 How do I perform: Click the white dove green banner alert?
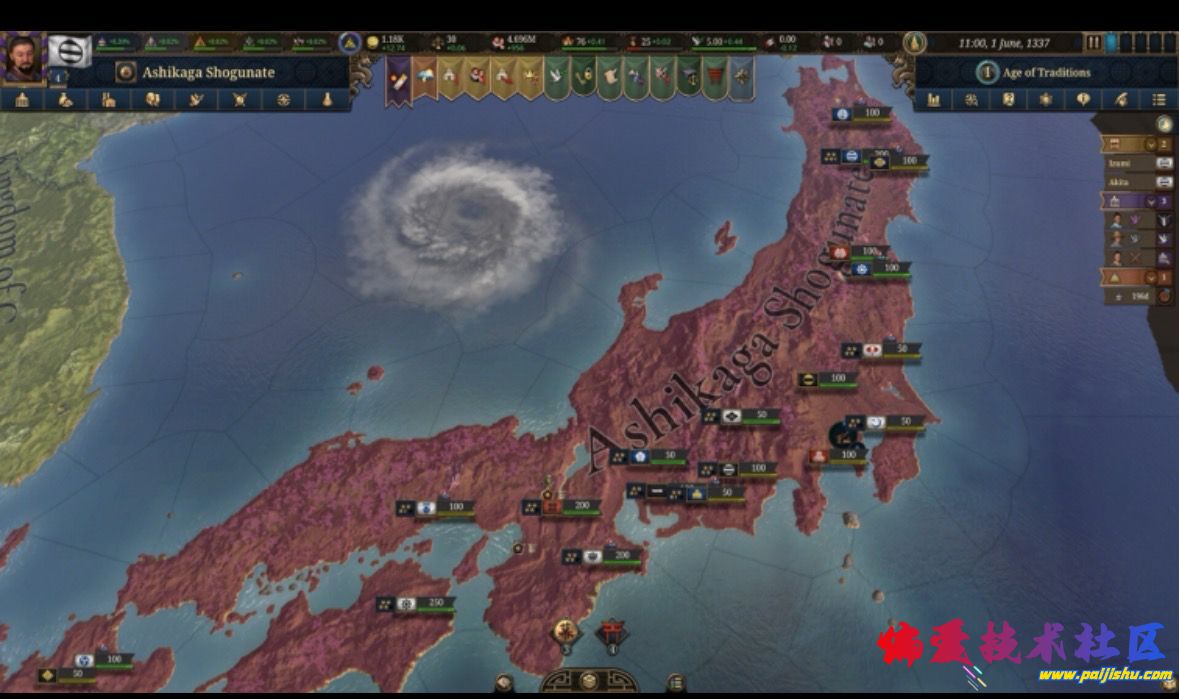556,77
